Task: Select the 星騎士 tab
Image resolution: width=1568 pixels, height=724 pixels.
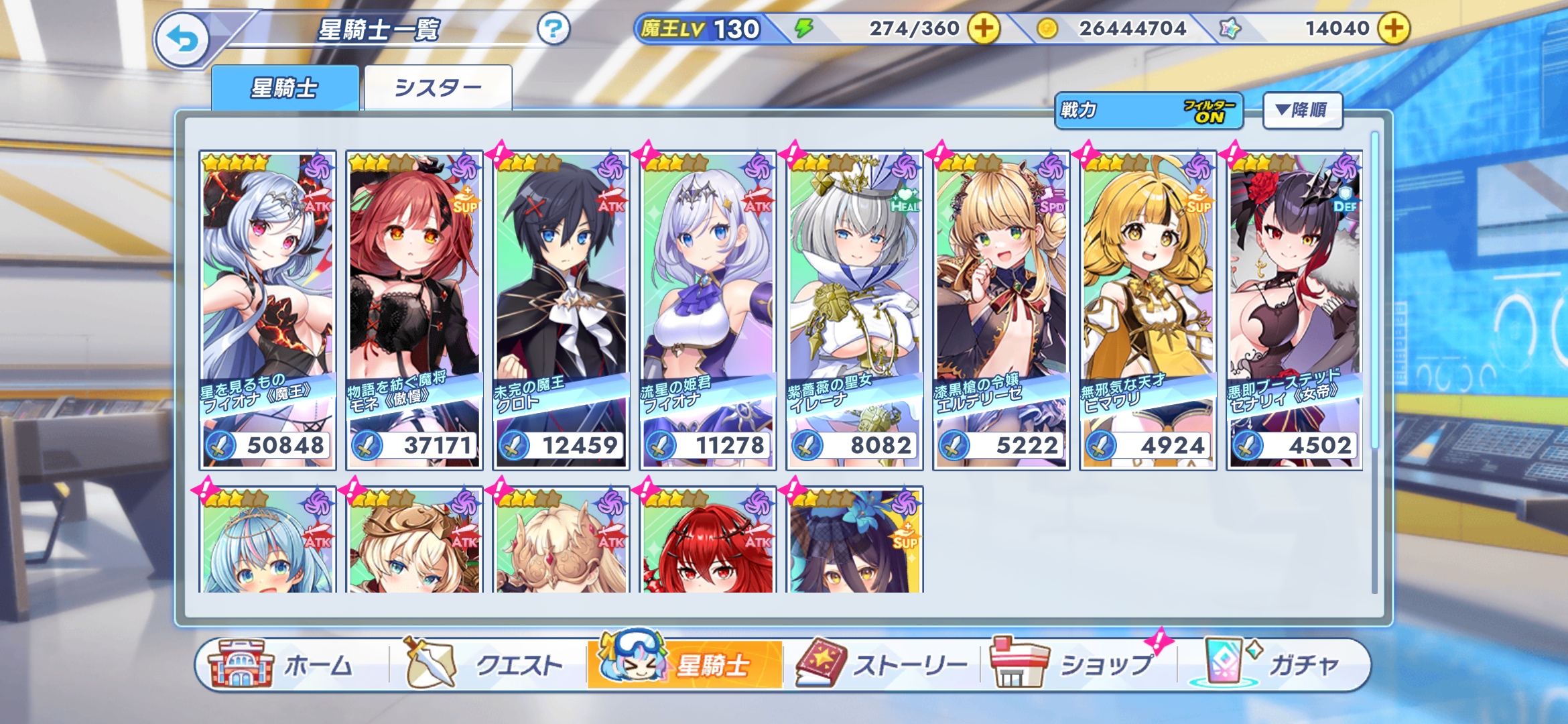Action: (285, 88)
